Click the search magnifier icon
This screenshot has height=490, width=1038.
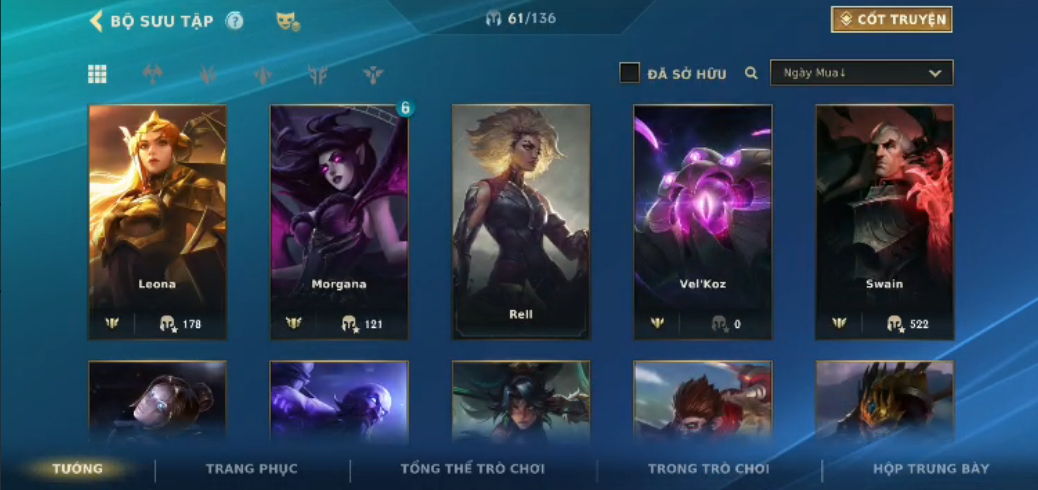751,73
